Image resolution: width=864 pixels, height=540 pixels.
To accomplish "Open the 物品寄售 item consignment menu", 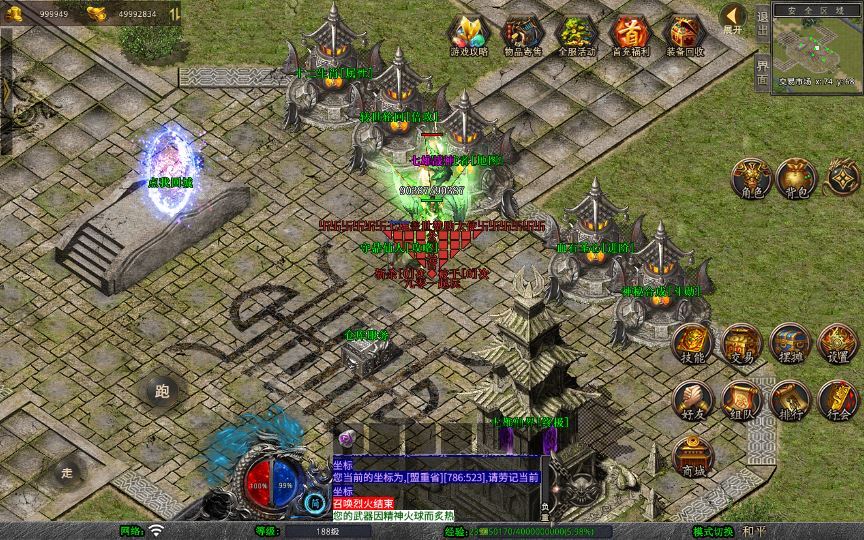I will [x=520, y=34].
